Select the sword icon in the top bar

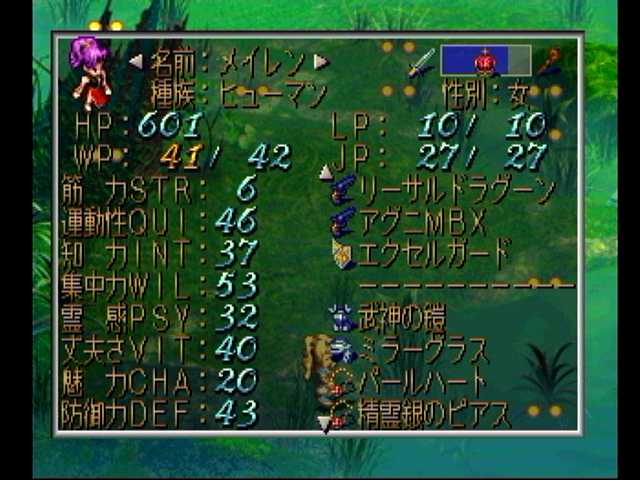click(x=421, y=62)
